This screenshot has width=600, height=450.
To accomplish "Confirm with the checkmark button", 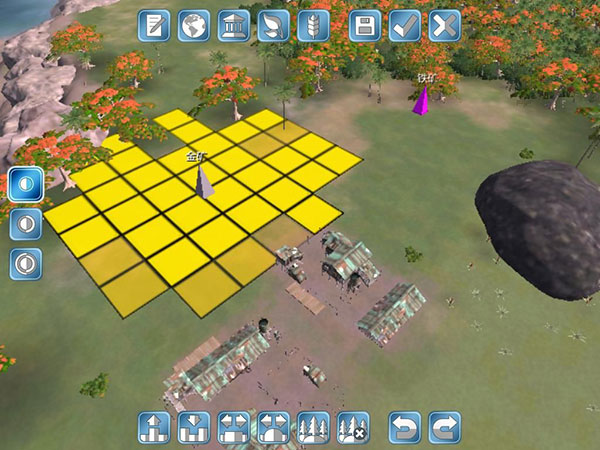I will click(x=405, y=25).
